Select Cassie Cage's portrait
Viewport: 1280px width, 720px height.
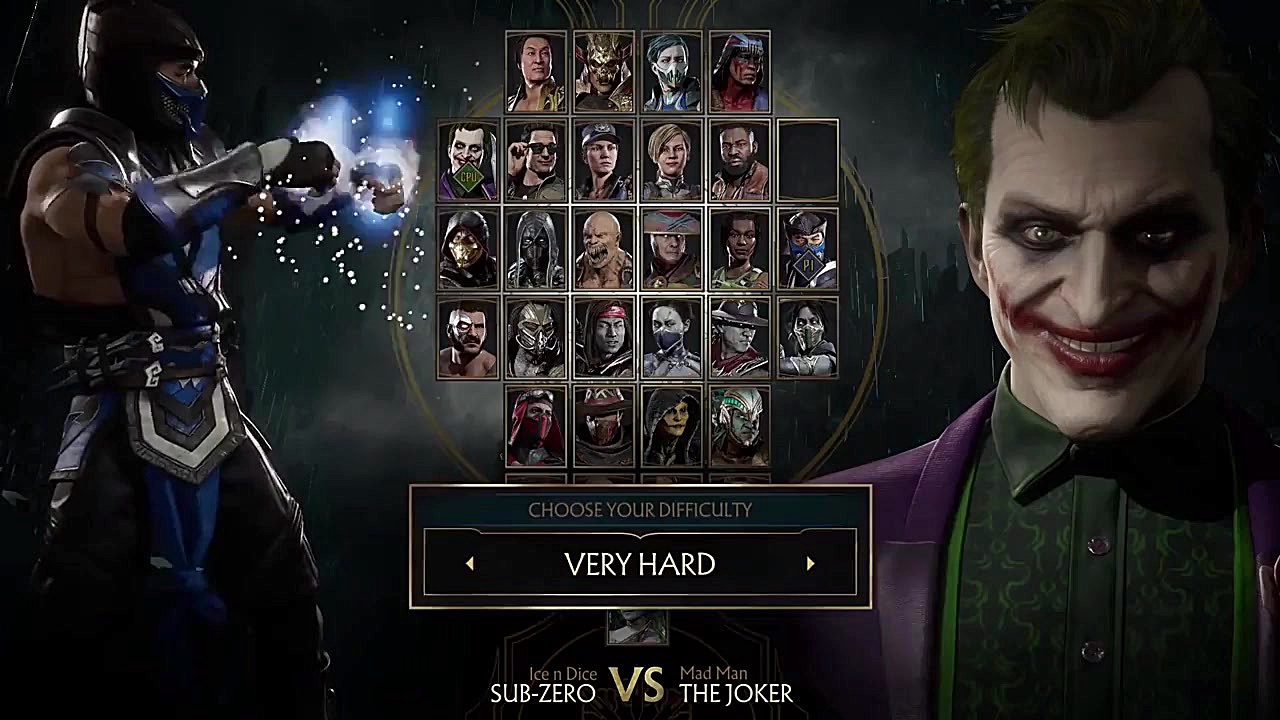(x=669, y=160)
